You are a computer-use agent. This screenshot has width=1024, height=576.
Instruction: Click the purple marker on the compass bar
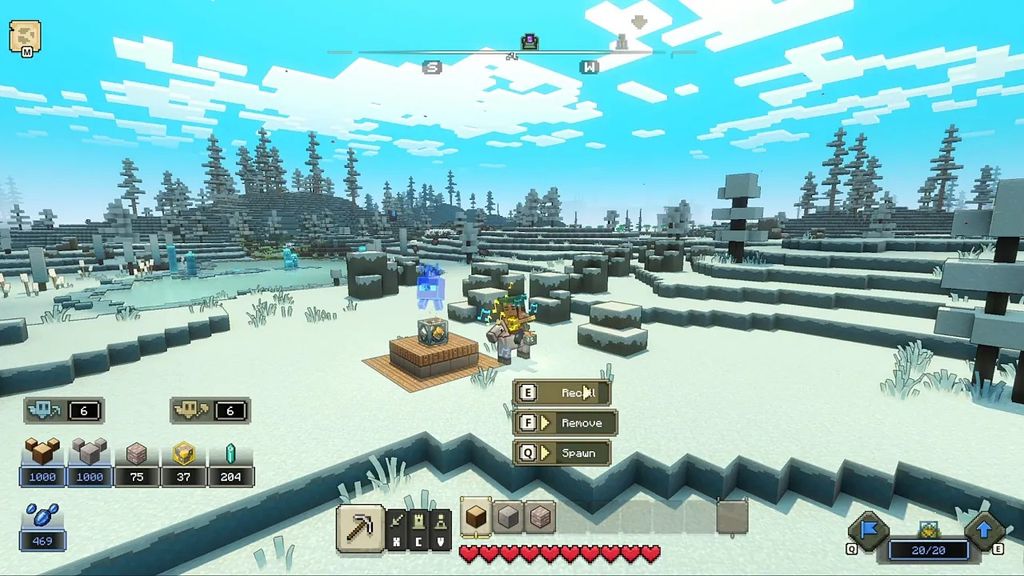530,41
